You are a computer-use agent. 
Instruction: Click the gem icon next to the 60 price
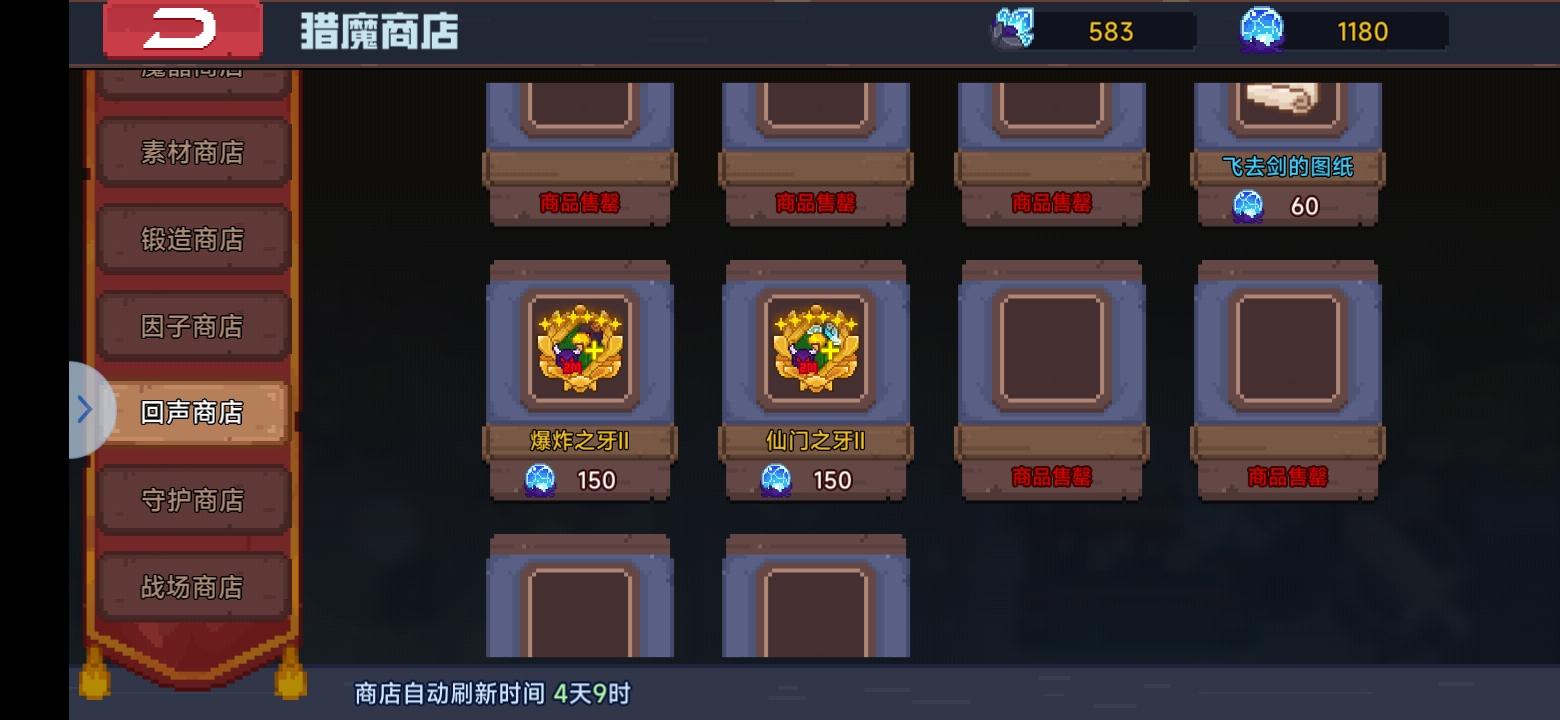(1245, 206)
